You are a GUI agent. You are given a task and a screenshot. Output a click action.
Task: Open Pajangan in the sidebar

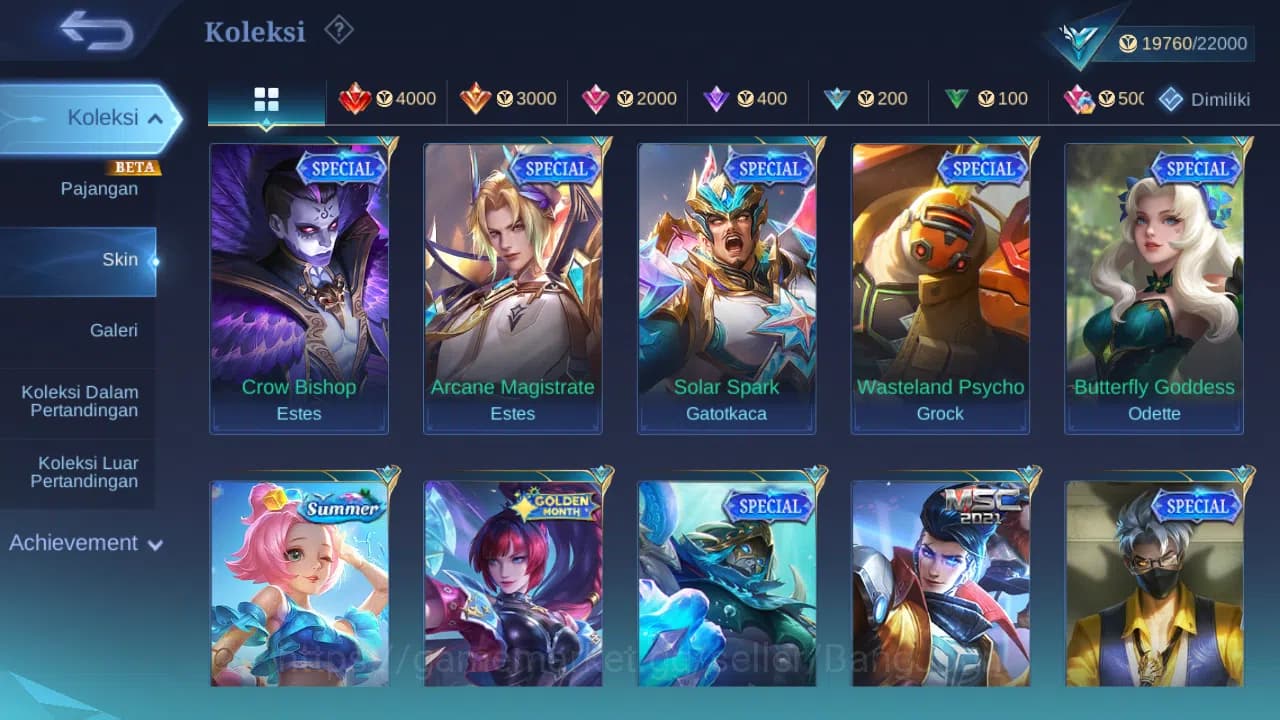99,188
